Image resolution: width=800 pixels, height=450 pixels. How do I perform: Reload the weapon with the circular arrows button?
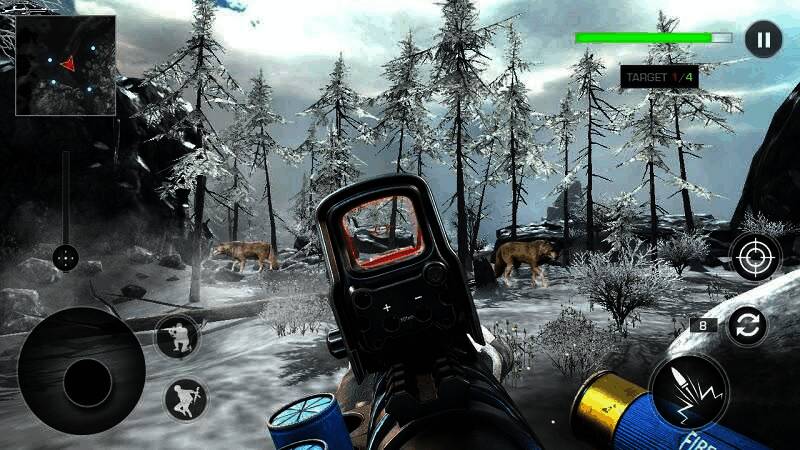746,325
